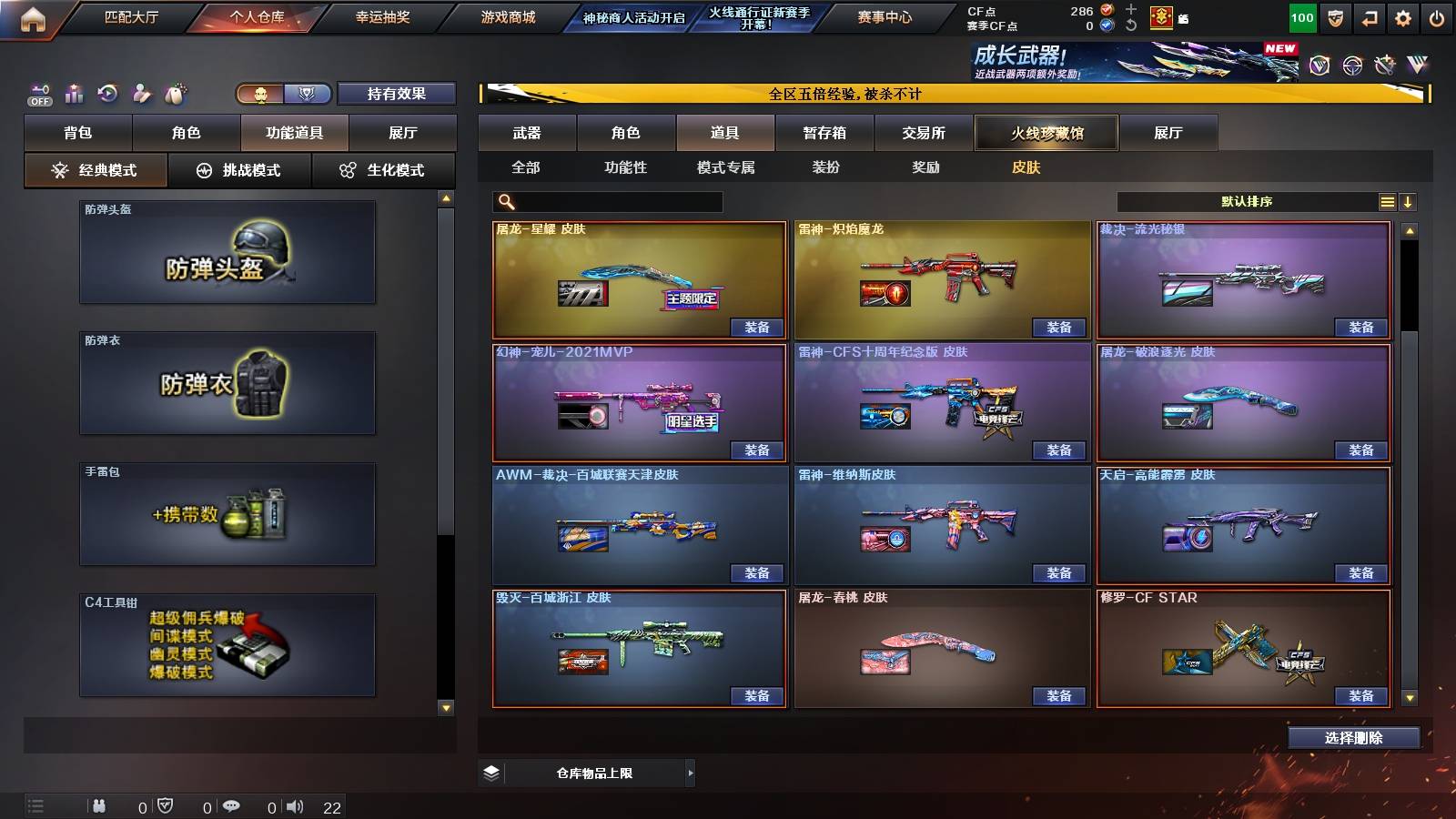Click the egg pet icon above the inventory panel
The image size is (1456, 819).
[x=174, y=94]
